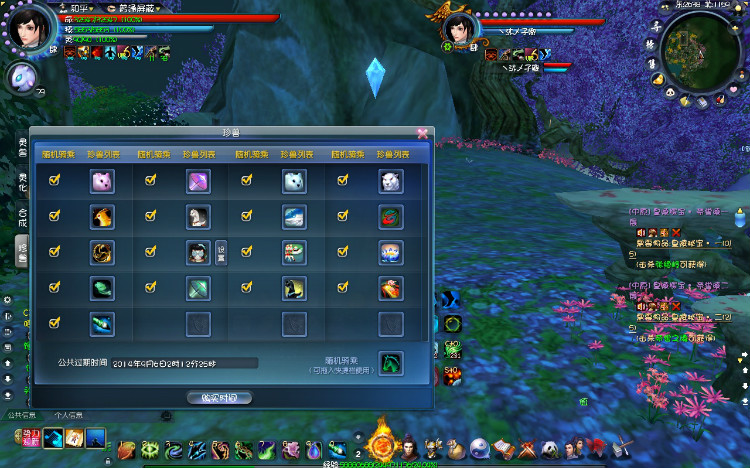
Task: Close the rare beast panel
Action: [423, 132]
